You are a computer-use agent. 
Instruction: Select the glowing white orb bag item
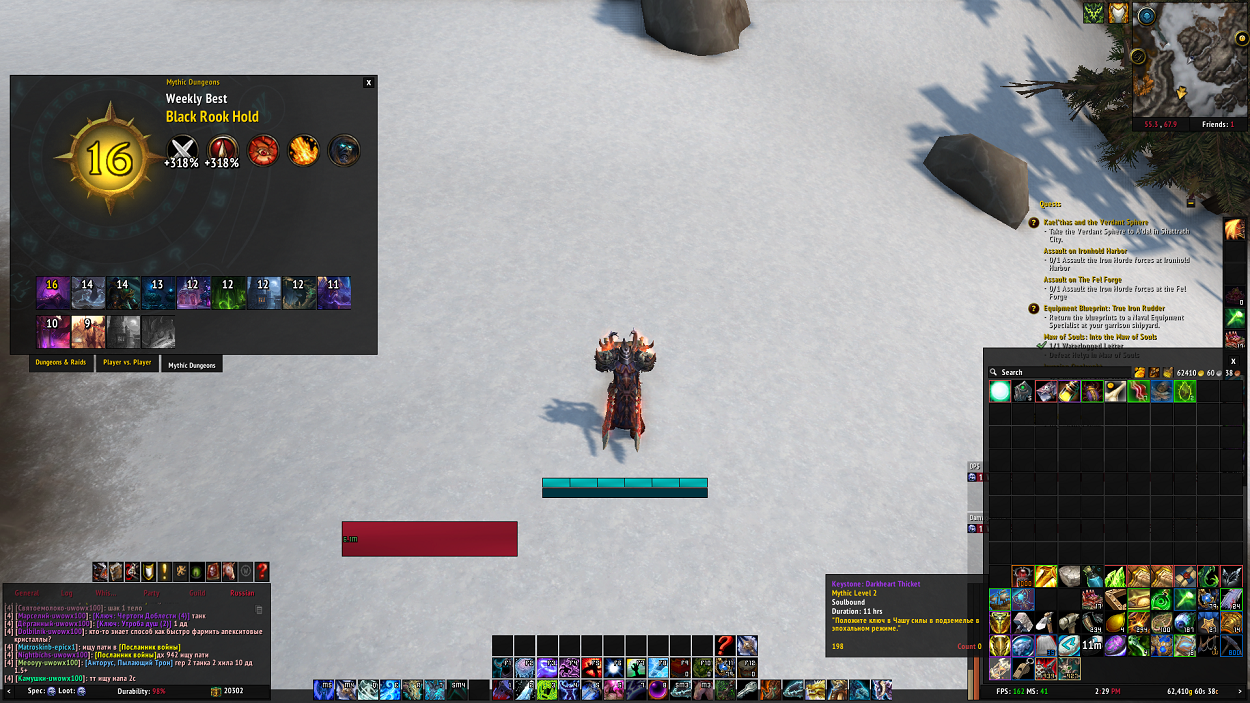click(x=999, y=392)
